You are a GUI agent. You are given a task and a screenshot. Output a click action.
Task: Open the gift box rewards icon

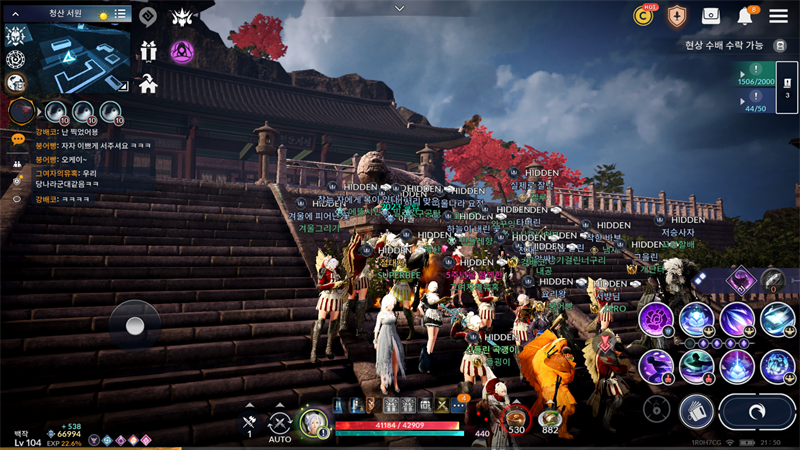pyautogui.click(x=148, y=51)
